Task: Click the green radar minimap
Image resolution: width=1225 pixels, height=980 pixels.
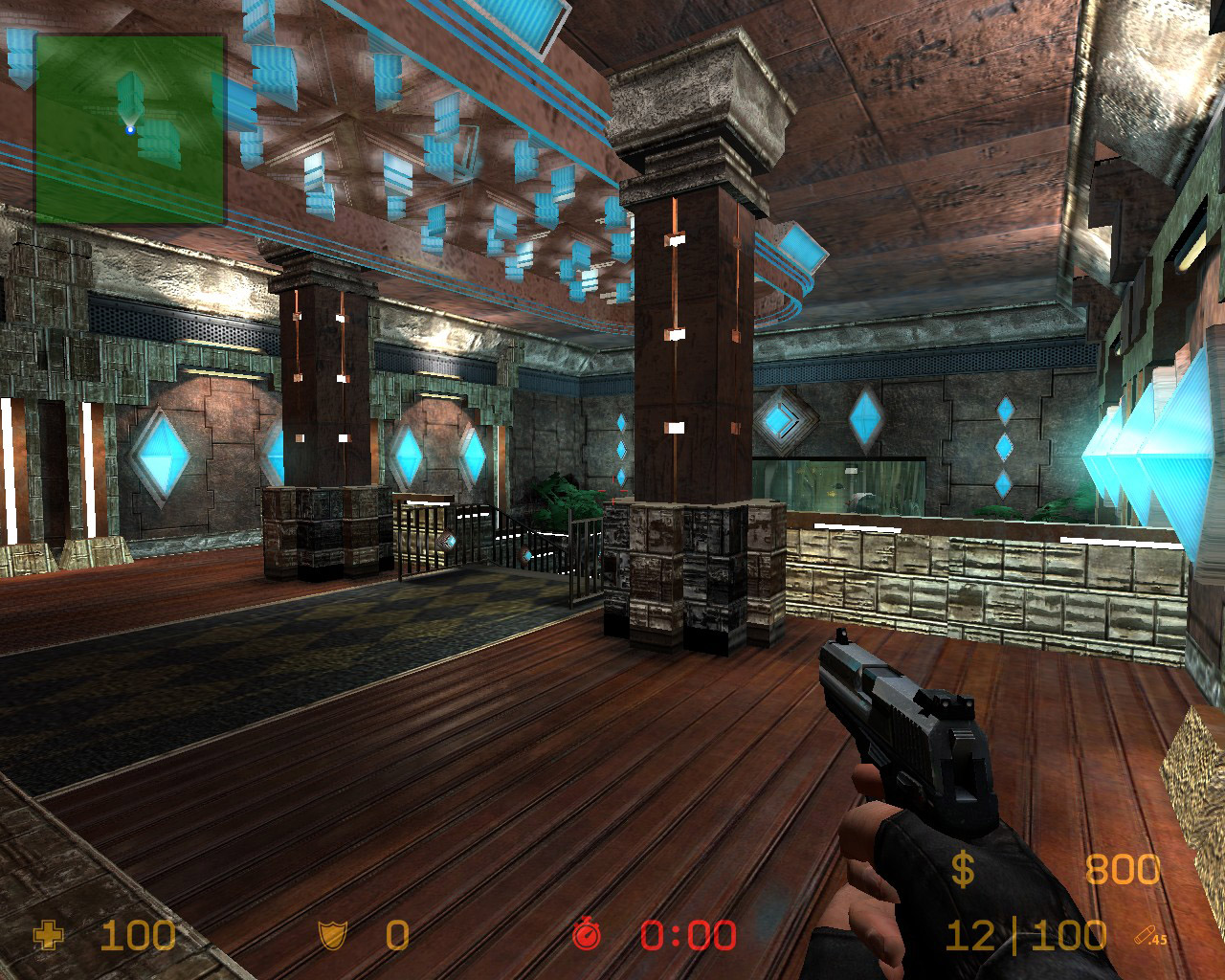Action: pyautogui.click(x=130, y=129)
